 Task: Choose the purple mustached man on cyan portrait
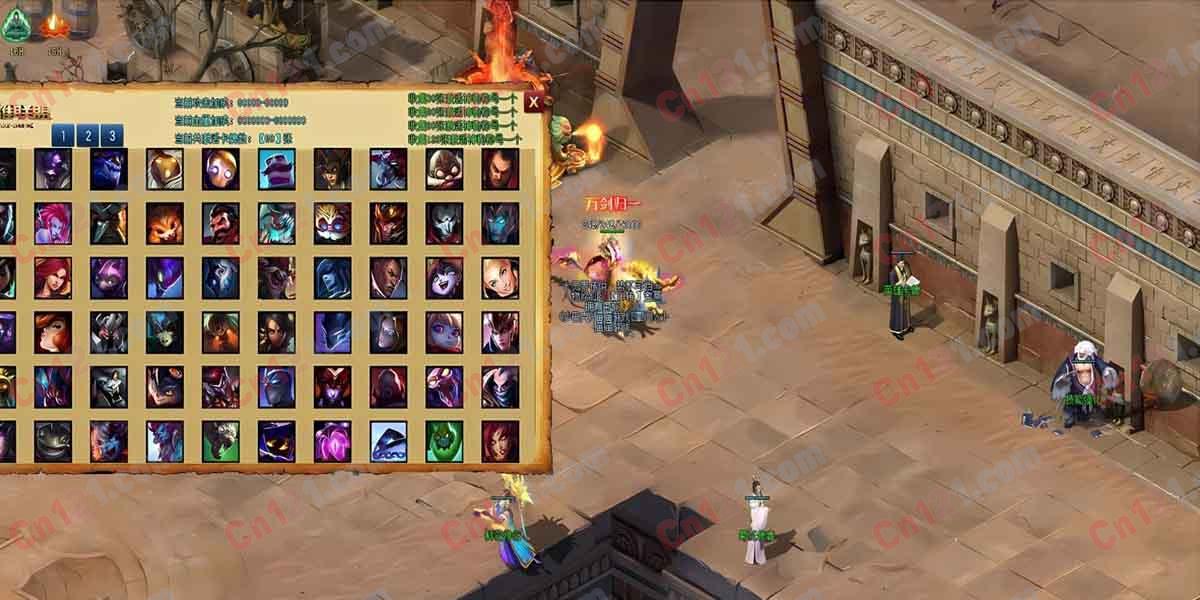(x=276, y=169)
